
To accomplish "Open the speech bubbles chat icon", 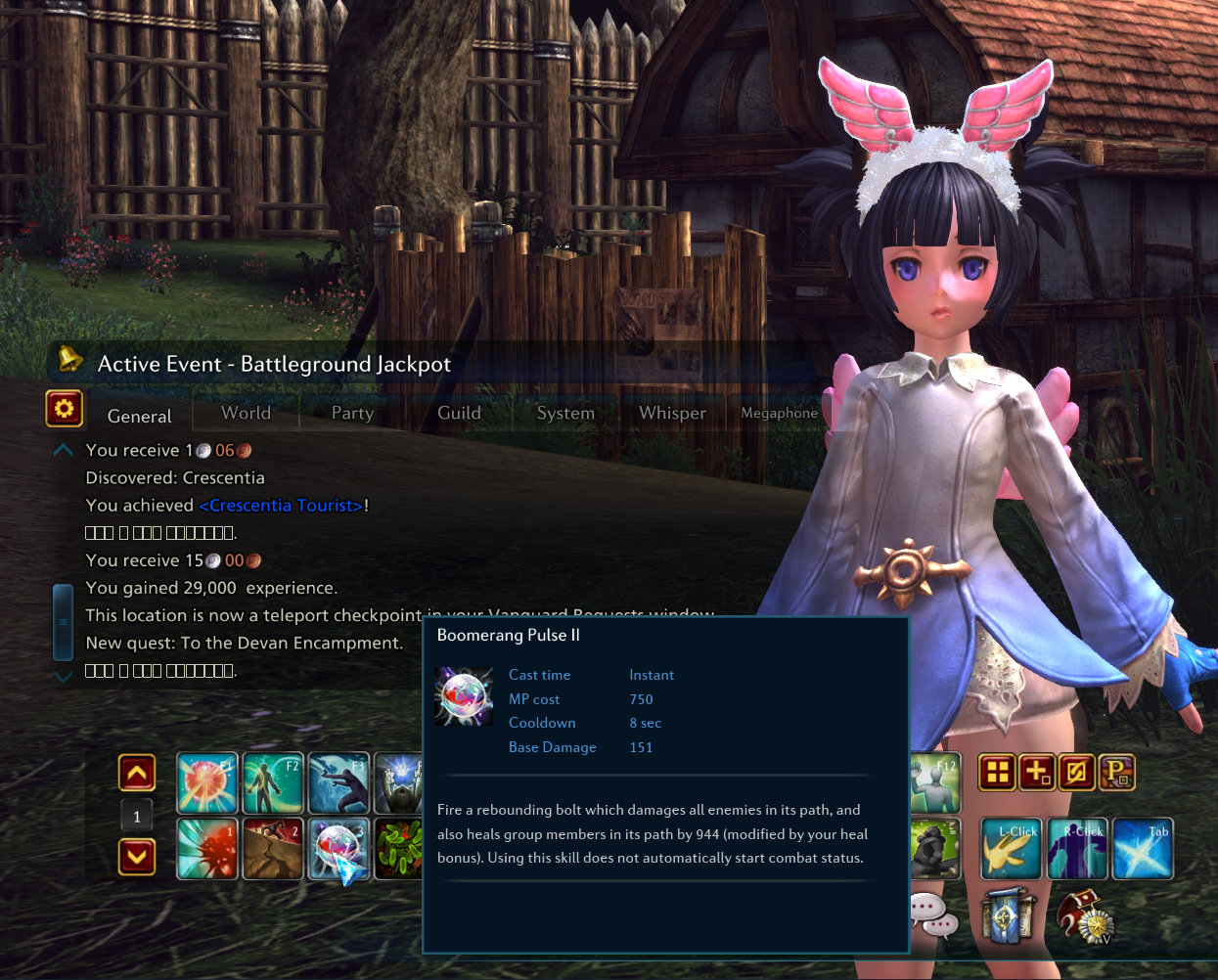I will point(932,915).
